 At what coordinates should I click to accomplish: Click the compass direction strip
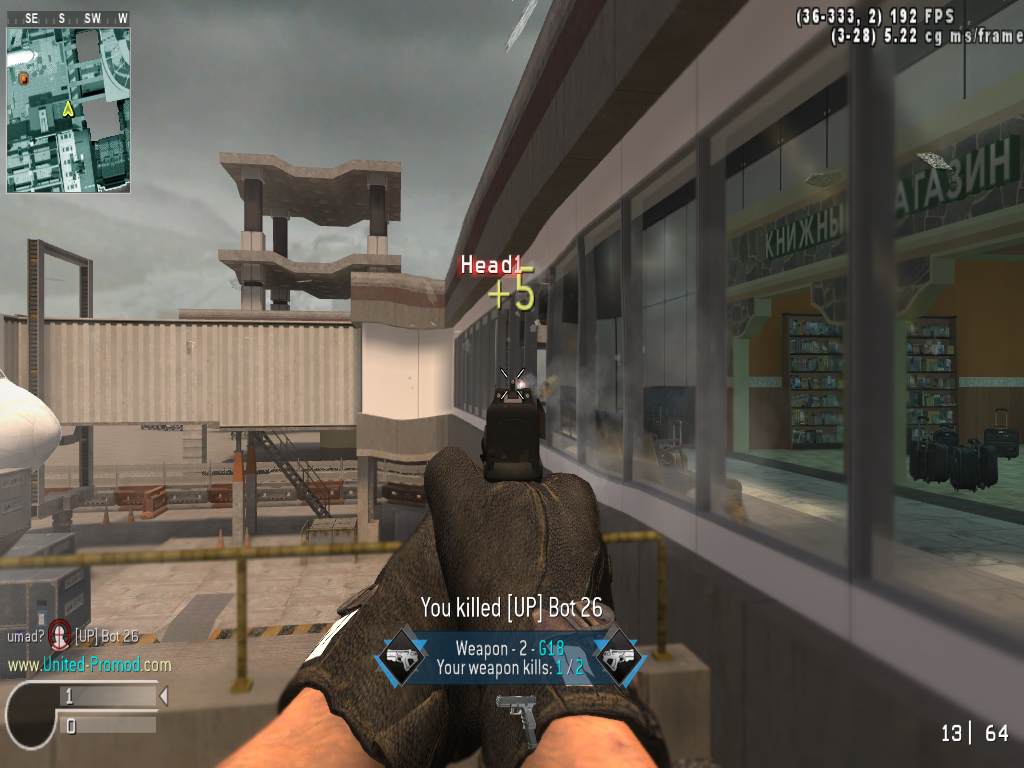pos(68,18)
